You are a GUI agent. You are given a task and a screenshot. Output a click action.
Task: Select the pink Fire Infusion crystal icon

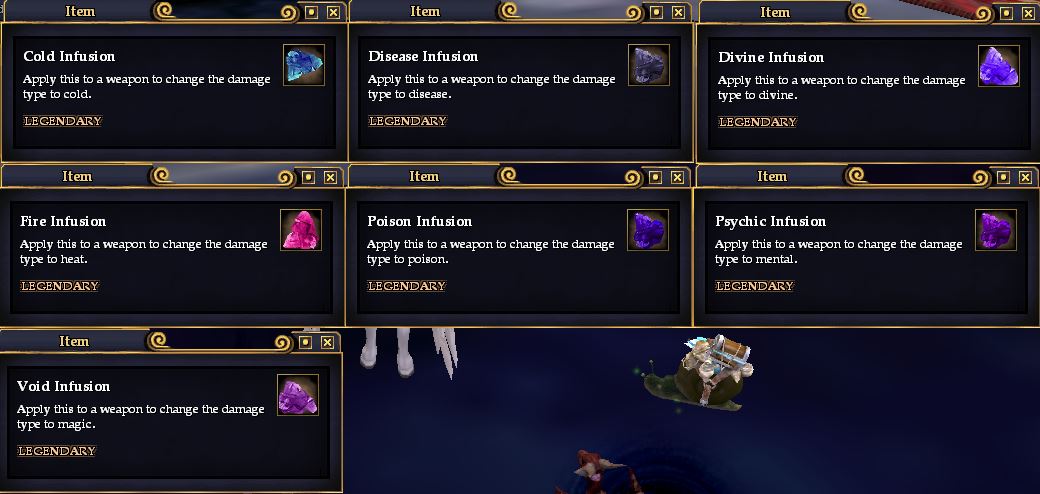click(301, 230)
